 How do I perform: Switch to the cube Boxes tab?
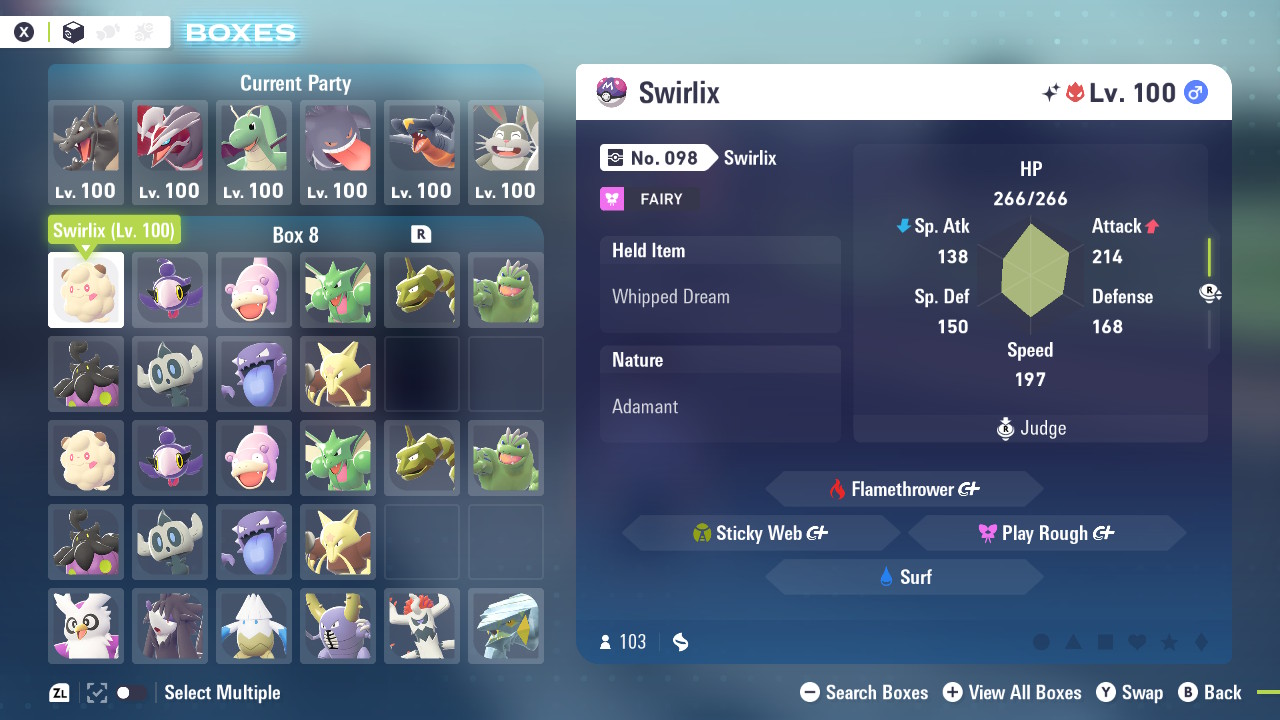point(74,31)
